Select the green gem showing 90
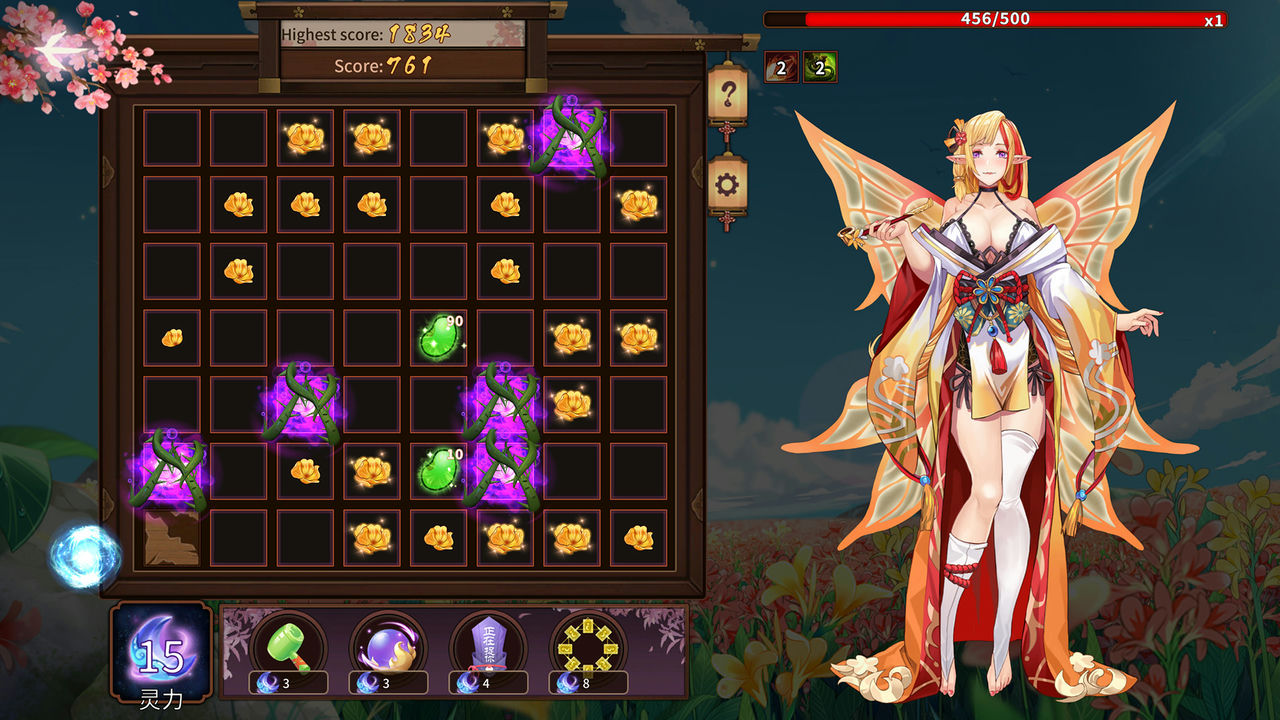The image size is (1280, 720). [437, 338]
